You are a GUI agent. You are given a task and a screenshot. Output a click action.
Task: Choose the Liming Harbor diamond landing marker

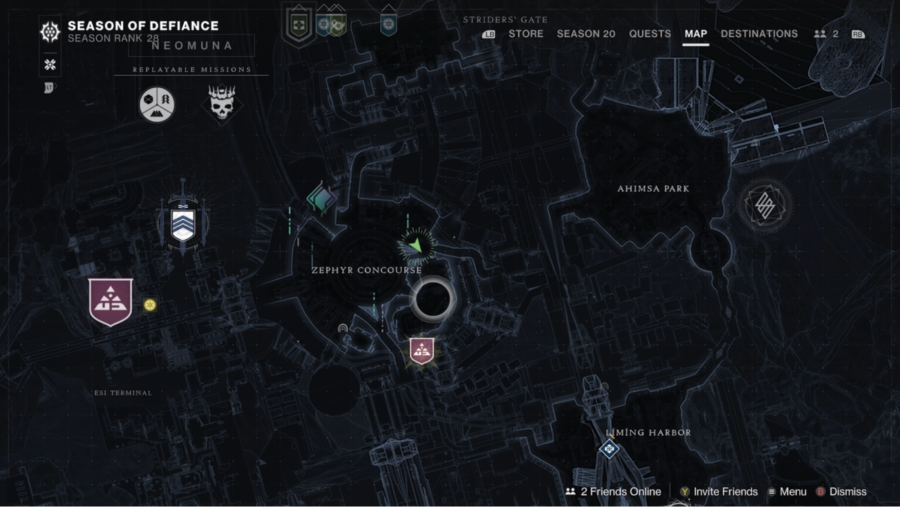tap(608, 449)
